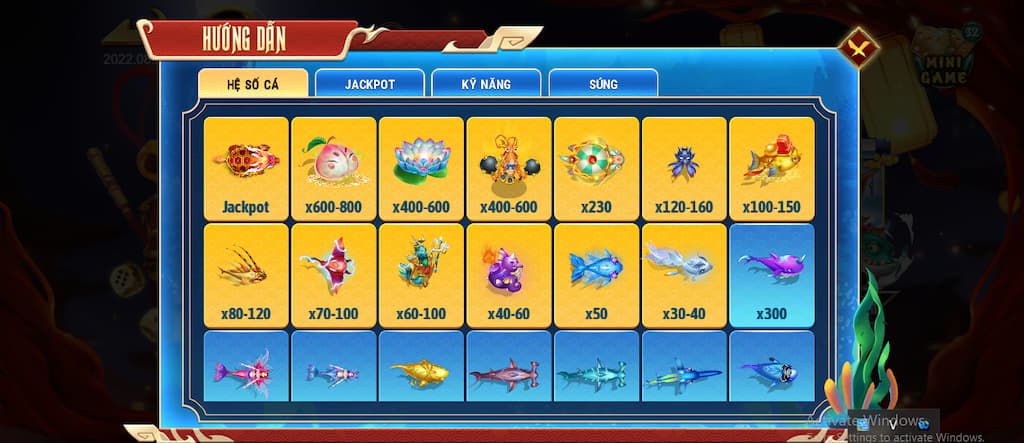Select the Jackpot dragon turtle tile
Screen dimensions: 1024x443
(x=246, y=168)
